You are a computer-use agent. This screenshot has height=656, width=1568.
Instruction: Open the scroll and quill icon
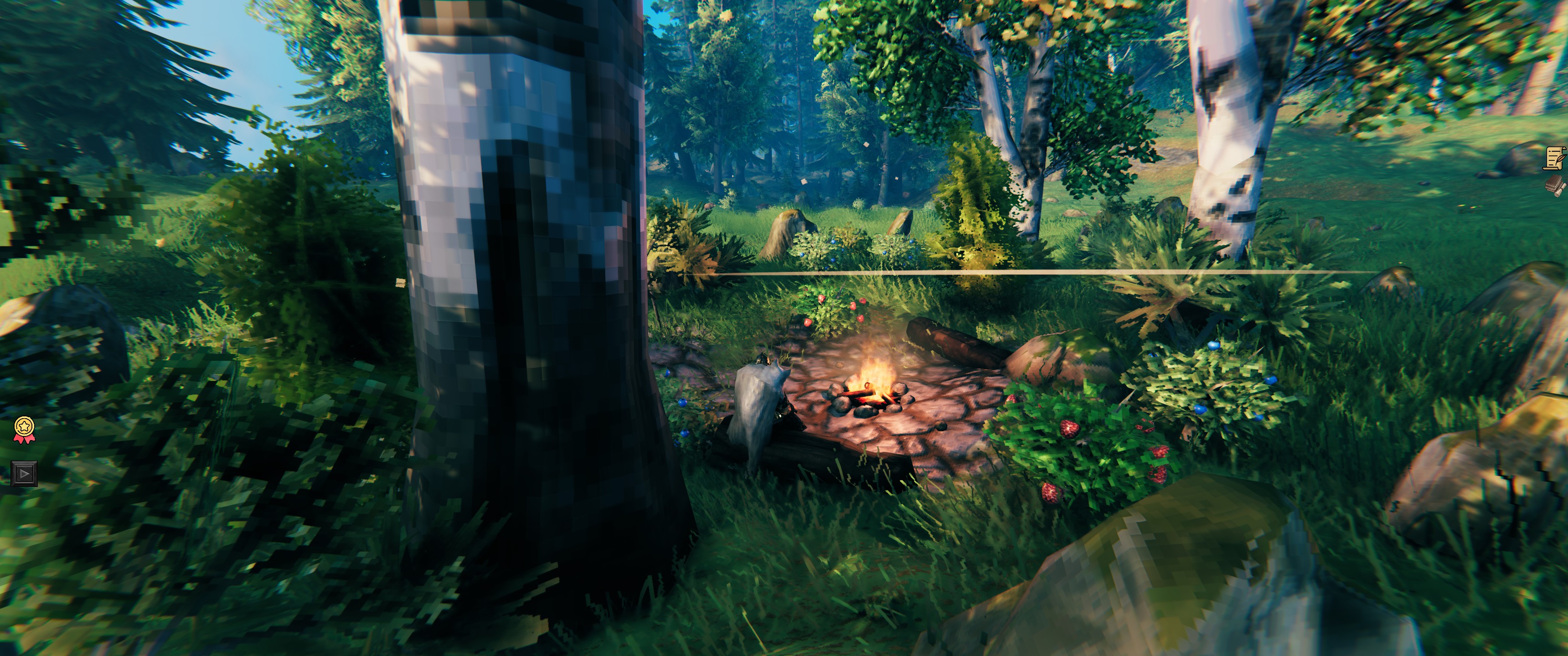(x=1556, y=158)
